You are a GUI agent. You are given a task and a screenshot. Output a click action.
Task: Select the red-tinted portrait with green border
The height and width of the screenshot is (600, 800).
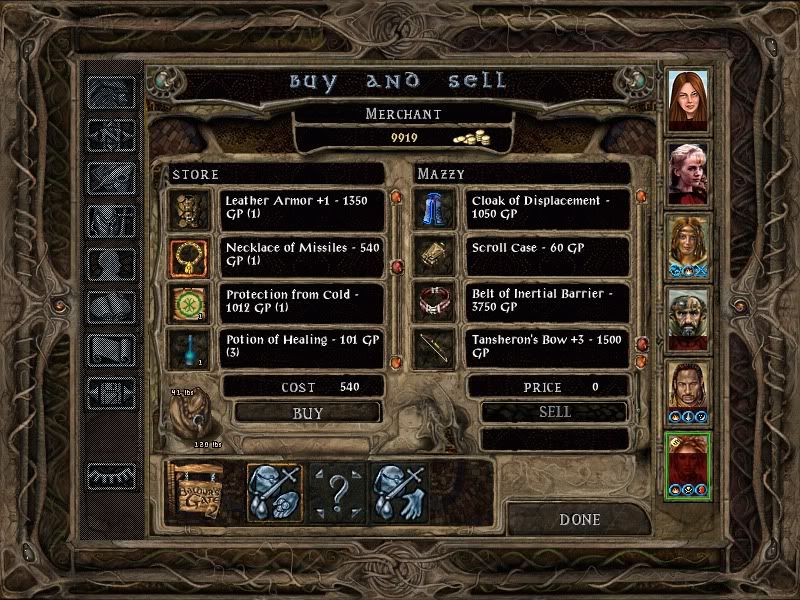[x=689, y=465]
